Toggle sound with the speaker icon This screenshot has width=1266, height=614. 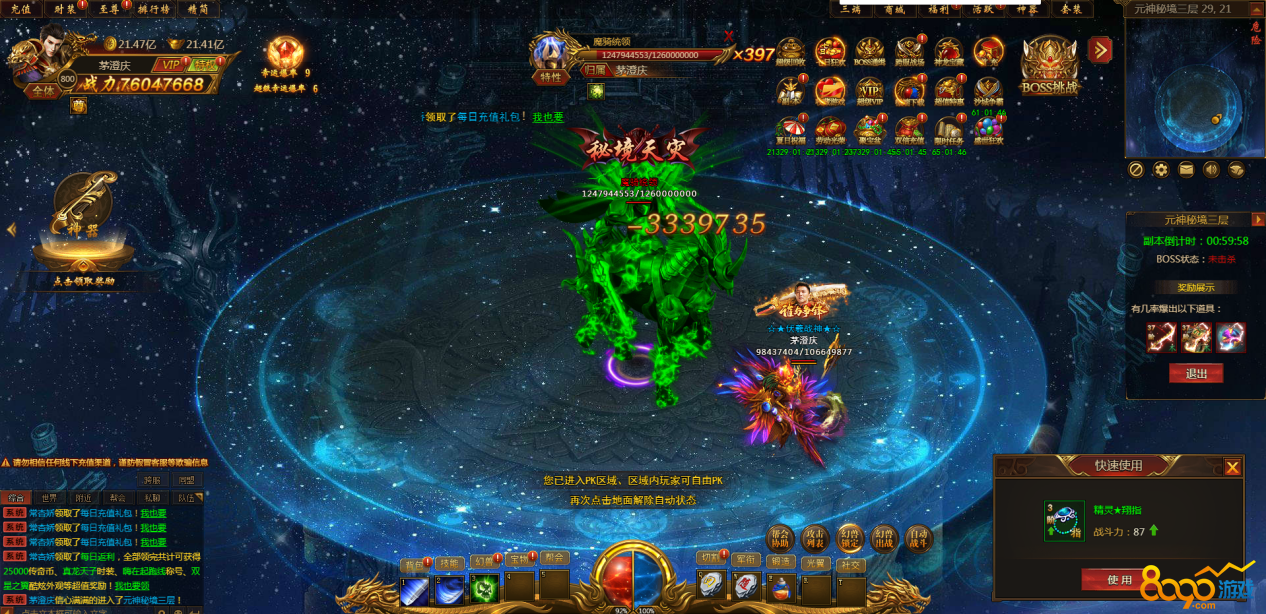pos(1211,170)
